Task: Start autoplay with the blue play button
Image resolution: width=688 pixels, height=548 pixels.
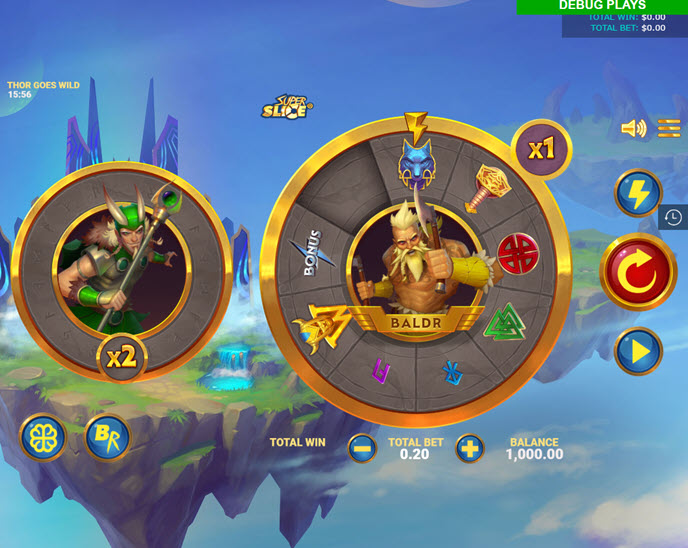Action: click(x=638, y=351)
